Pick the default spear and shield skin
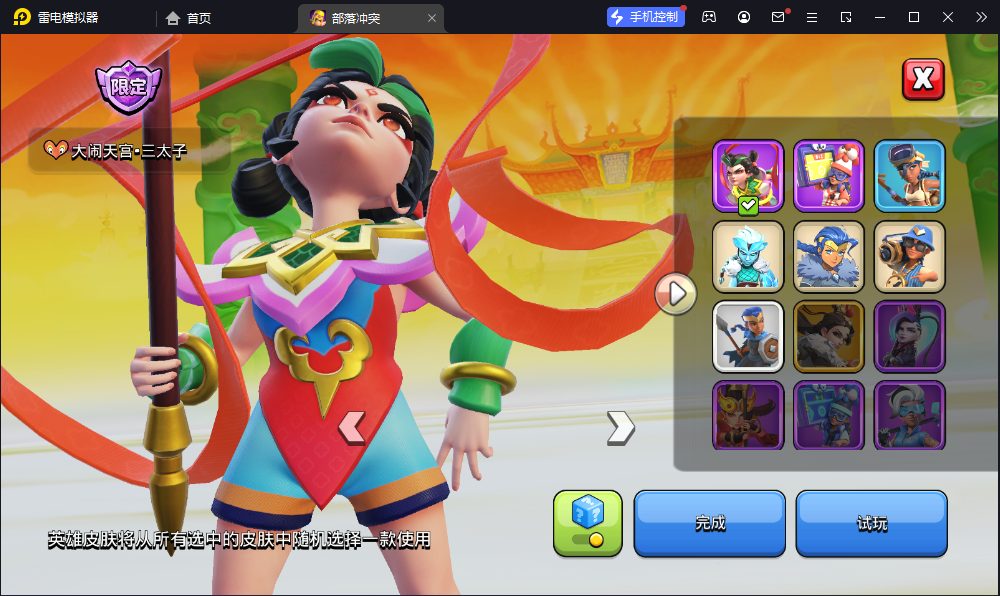The width and height of the screenshot is (1000, 596). click(x=748, y=336)
